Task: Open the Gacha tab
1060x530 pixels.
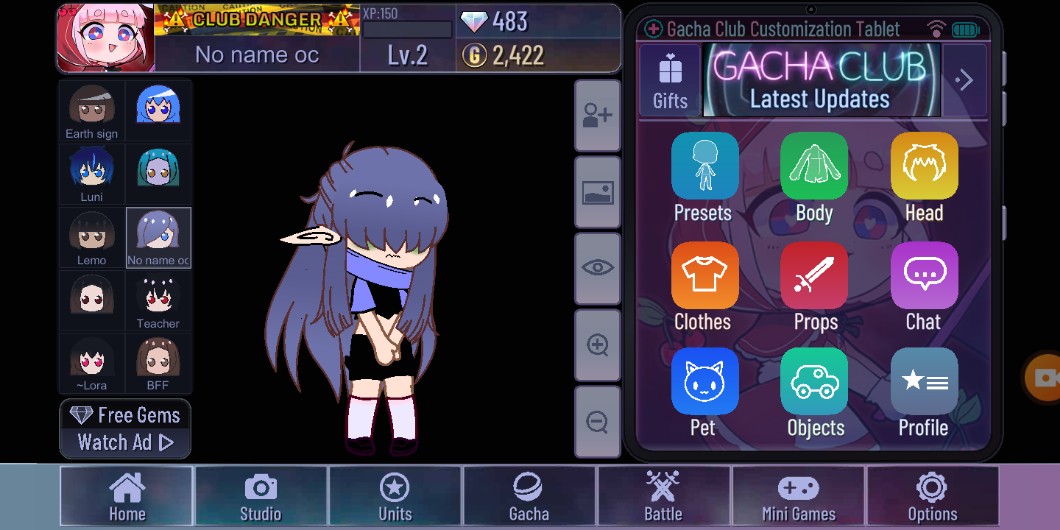Action: pos(529,497)
